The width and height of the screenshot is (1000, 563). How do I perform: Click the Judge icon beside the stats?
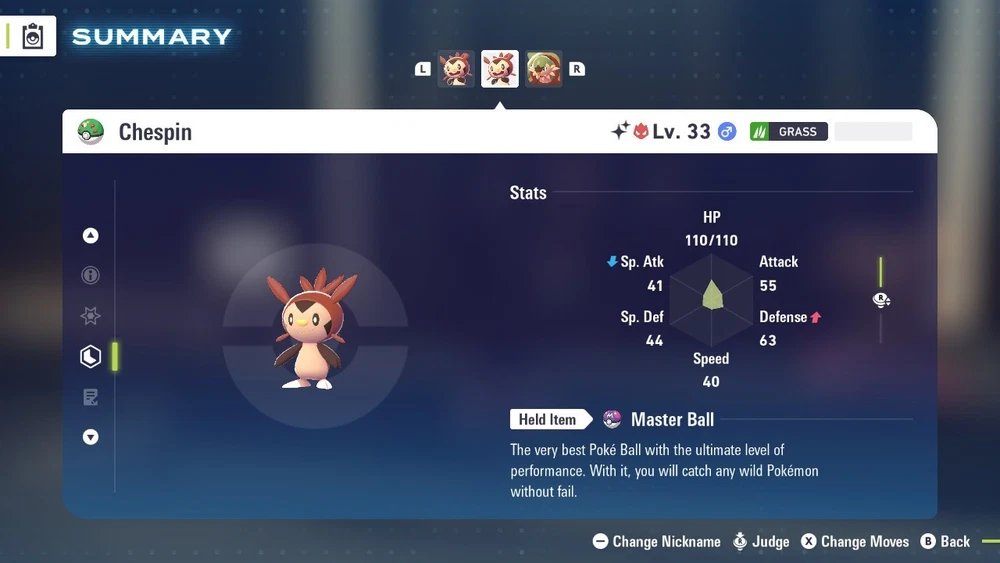(x=881, y=300)
